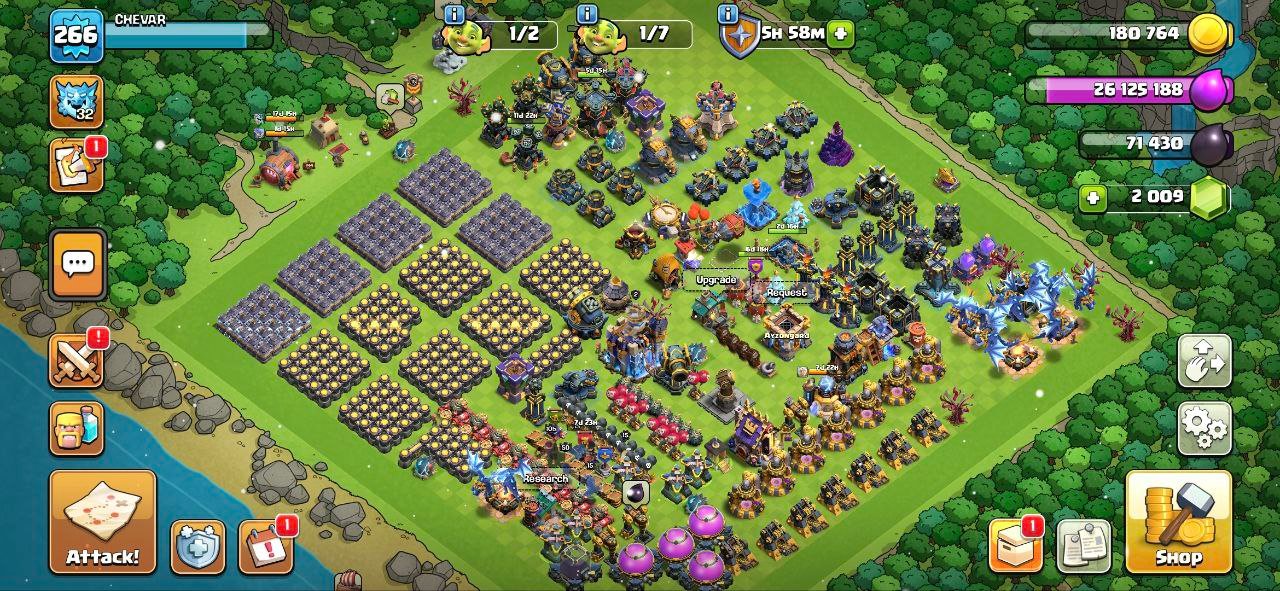Screen dimensions: 1280x591
Task: Open the crossed swords war menu
Action: 76,360
